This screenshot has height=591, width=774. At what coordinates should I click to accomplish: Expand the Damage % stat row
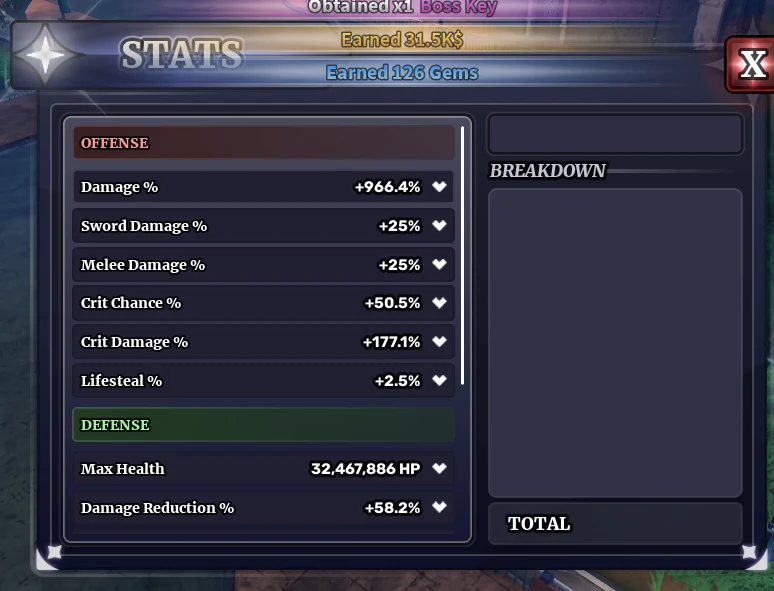coord(439,187)
